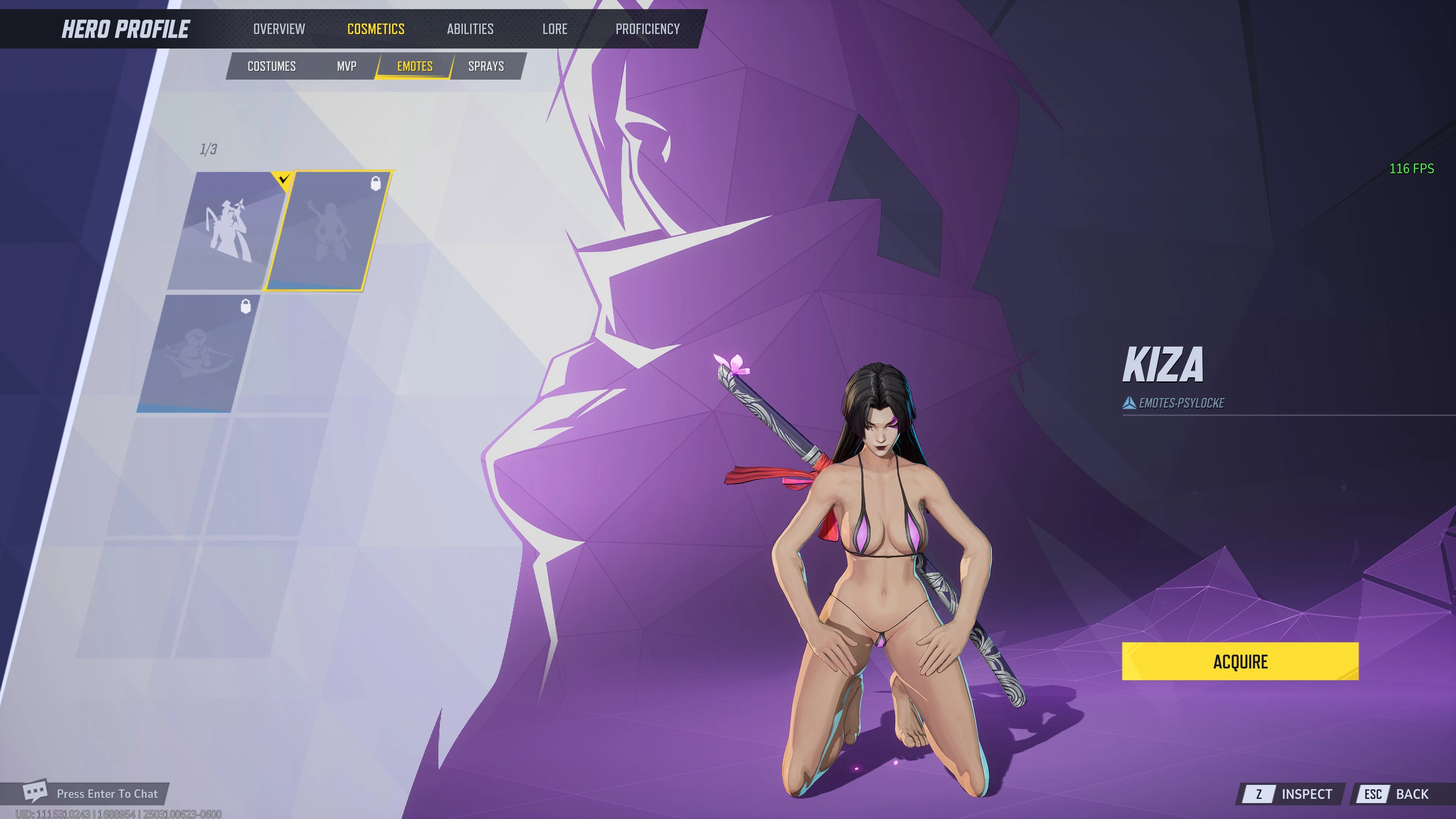Open the chat box
This screenshot has width=1456, height=819.
click(x=93, y=794)
